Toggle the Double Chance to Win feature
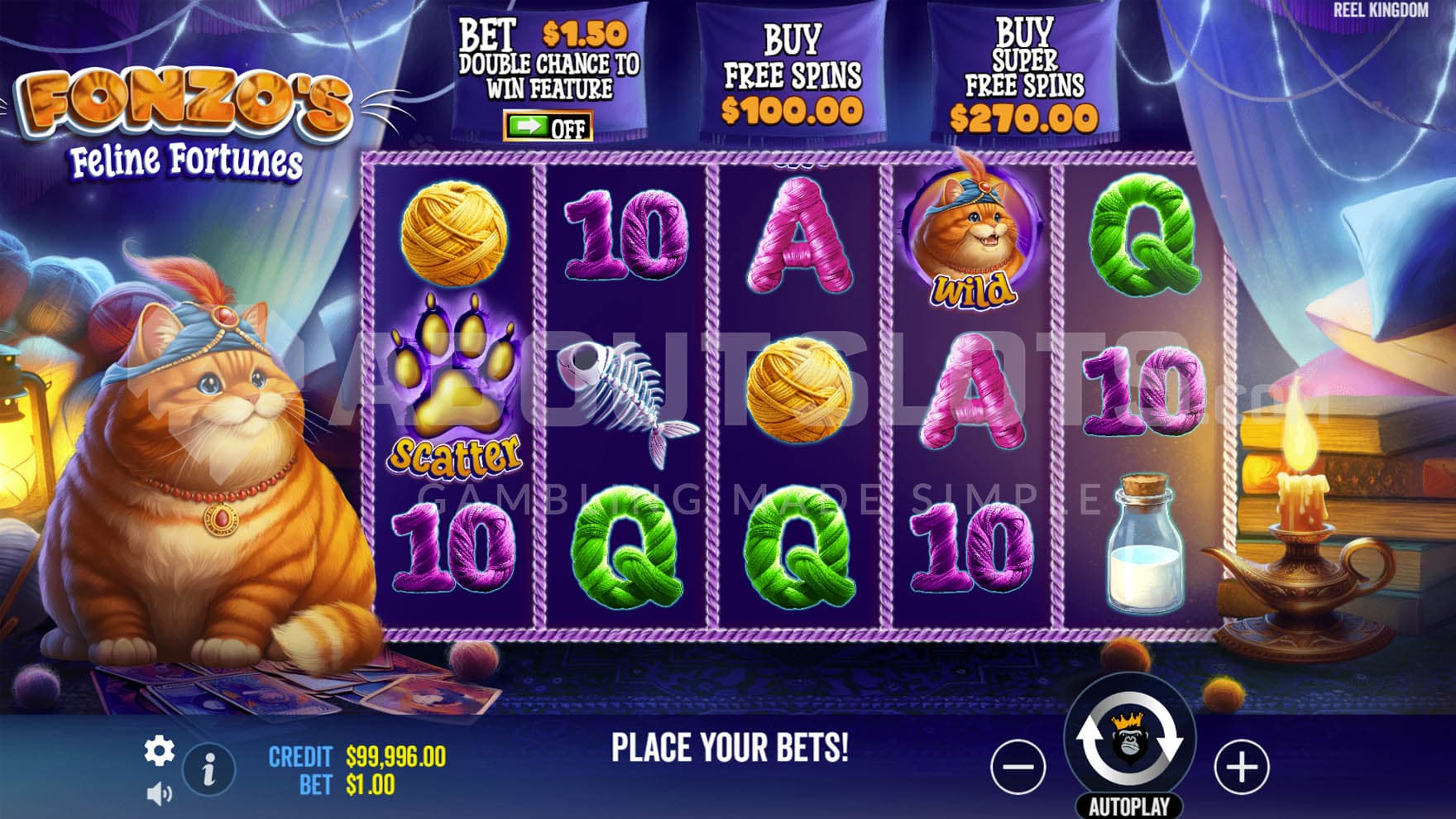 548,127
